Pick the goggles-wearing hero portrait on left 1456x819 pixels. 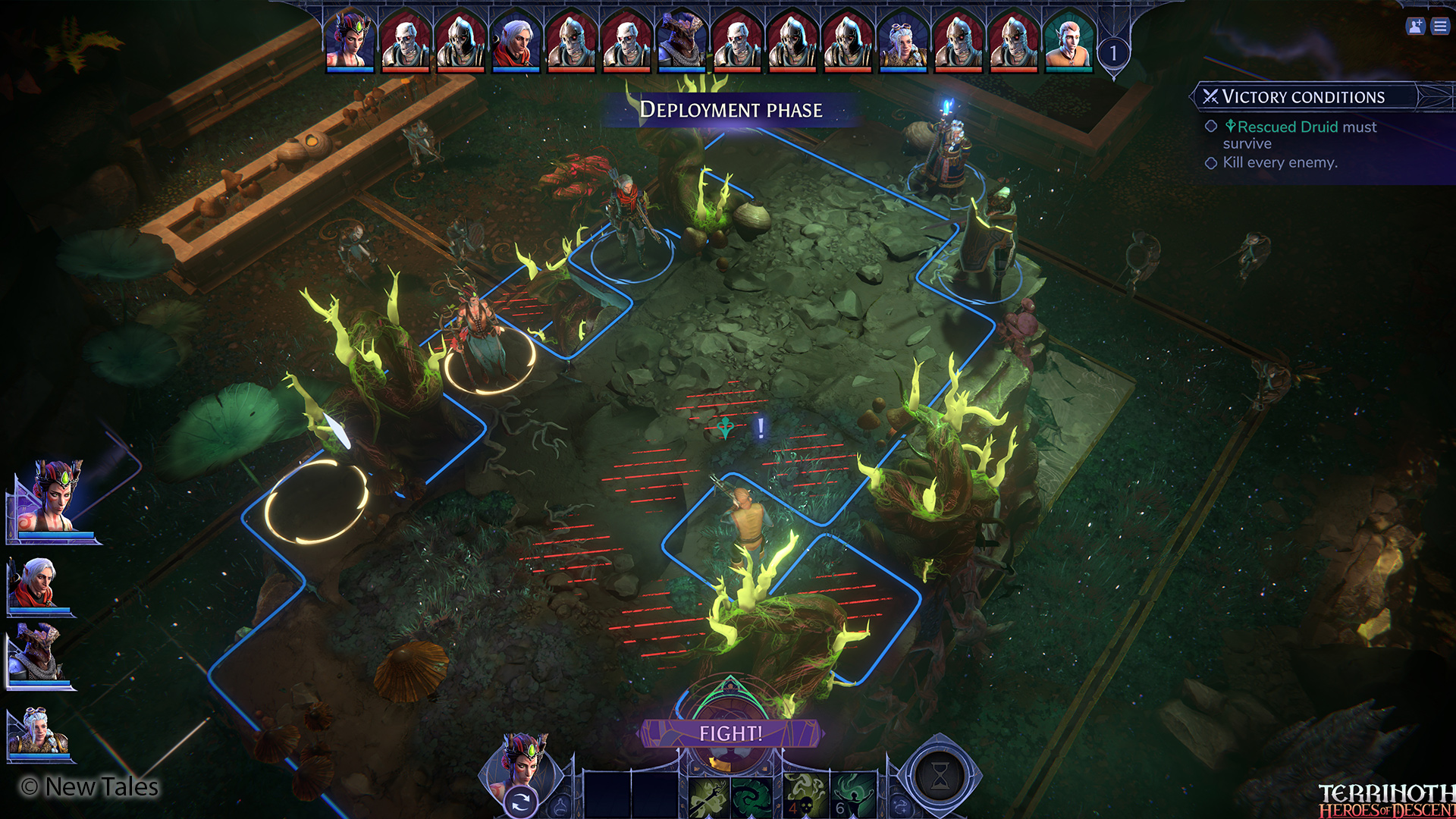click(x=38, y=733)
